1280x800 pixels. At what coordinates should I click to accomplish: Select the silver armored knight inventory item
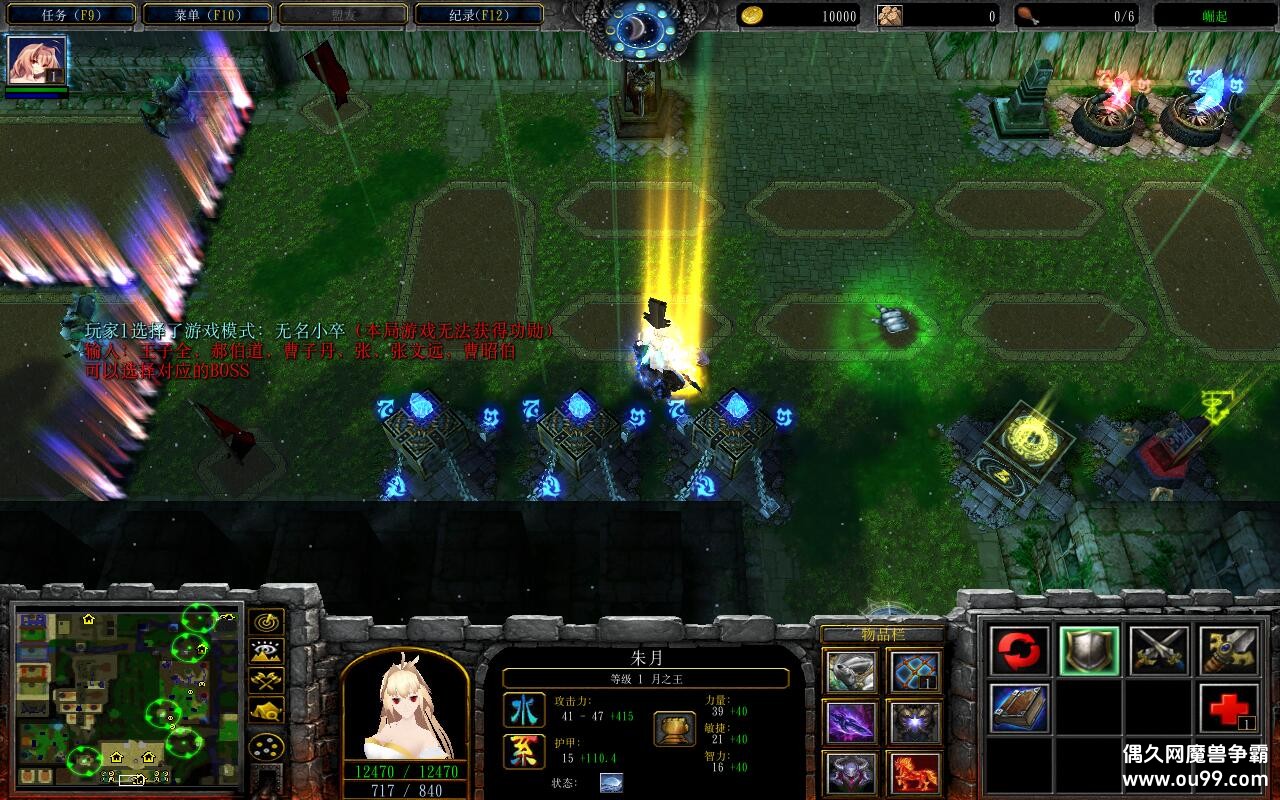(852, 671)
